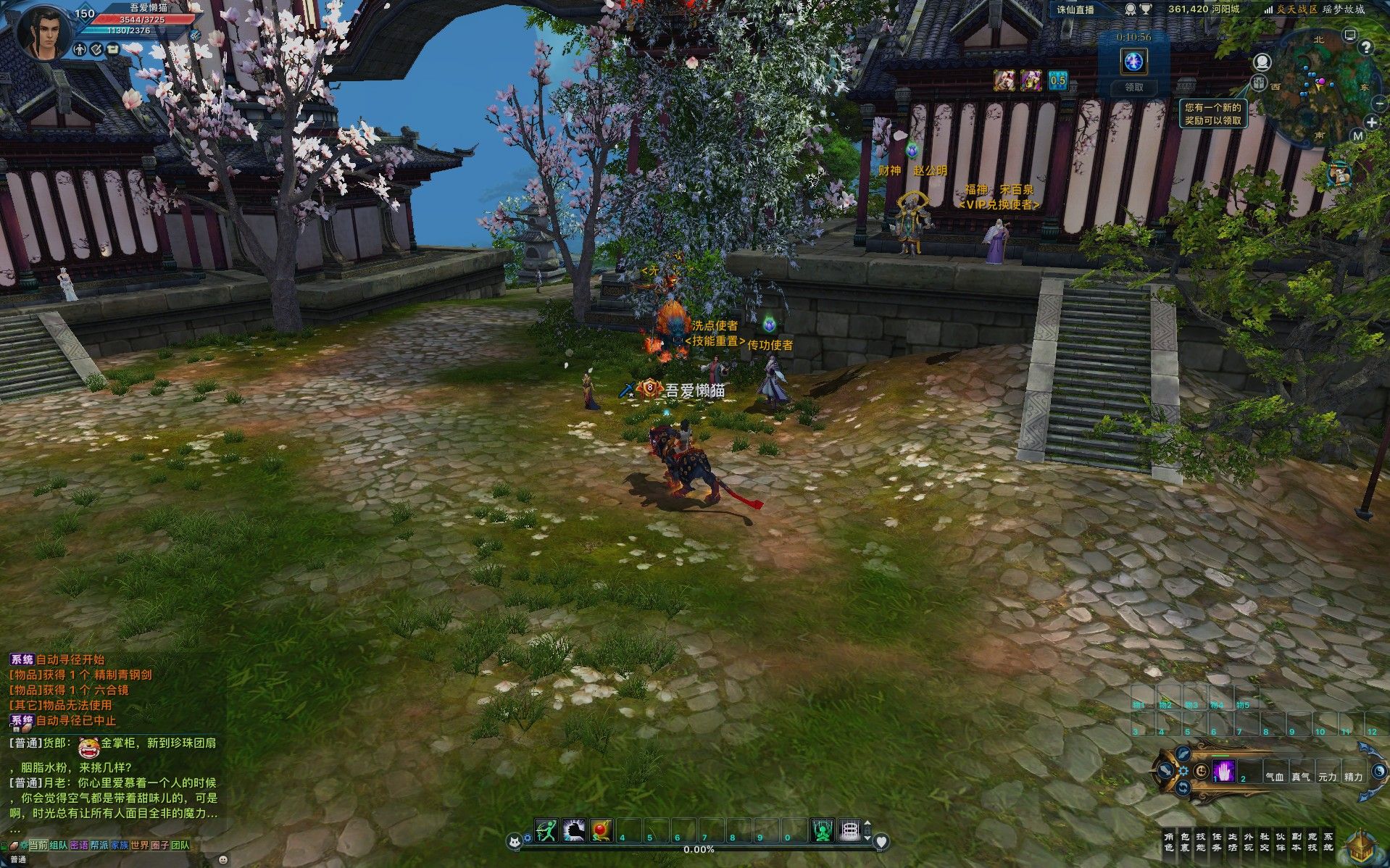Open the world map via the M button
The image size is (1390, 868).
(1358, 136)
